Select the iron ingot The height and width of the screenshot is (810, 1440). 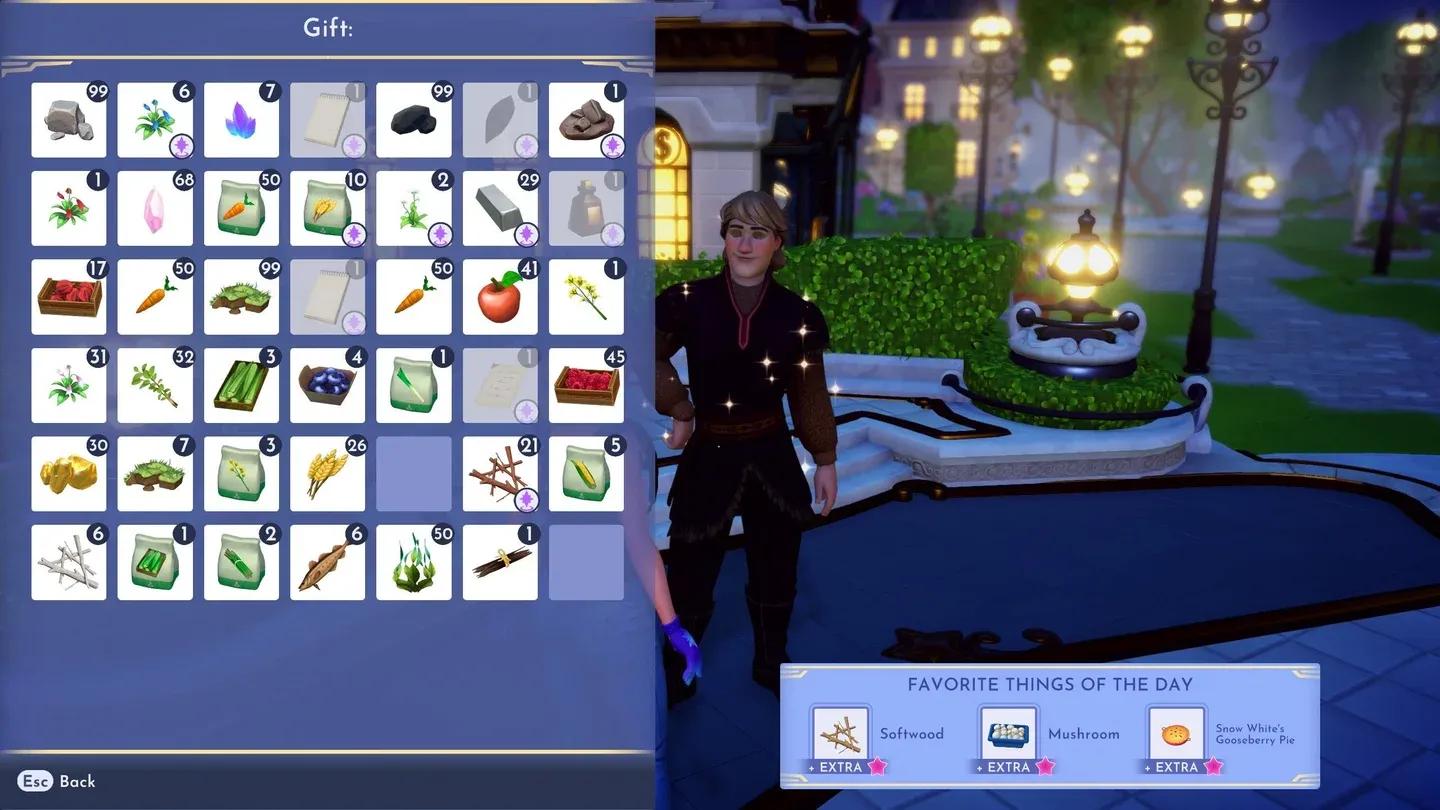click(x=500, y=207)
